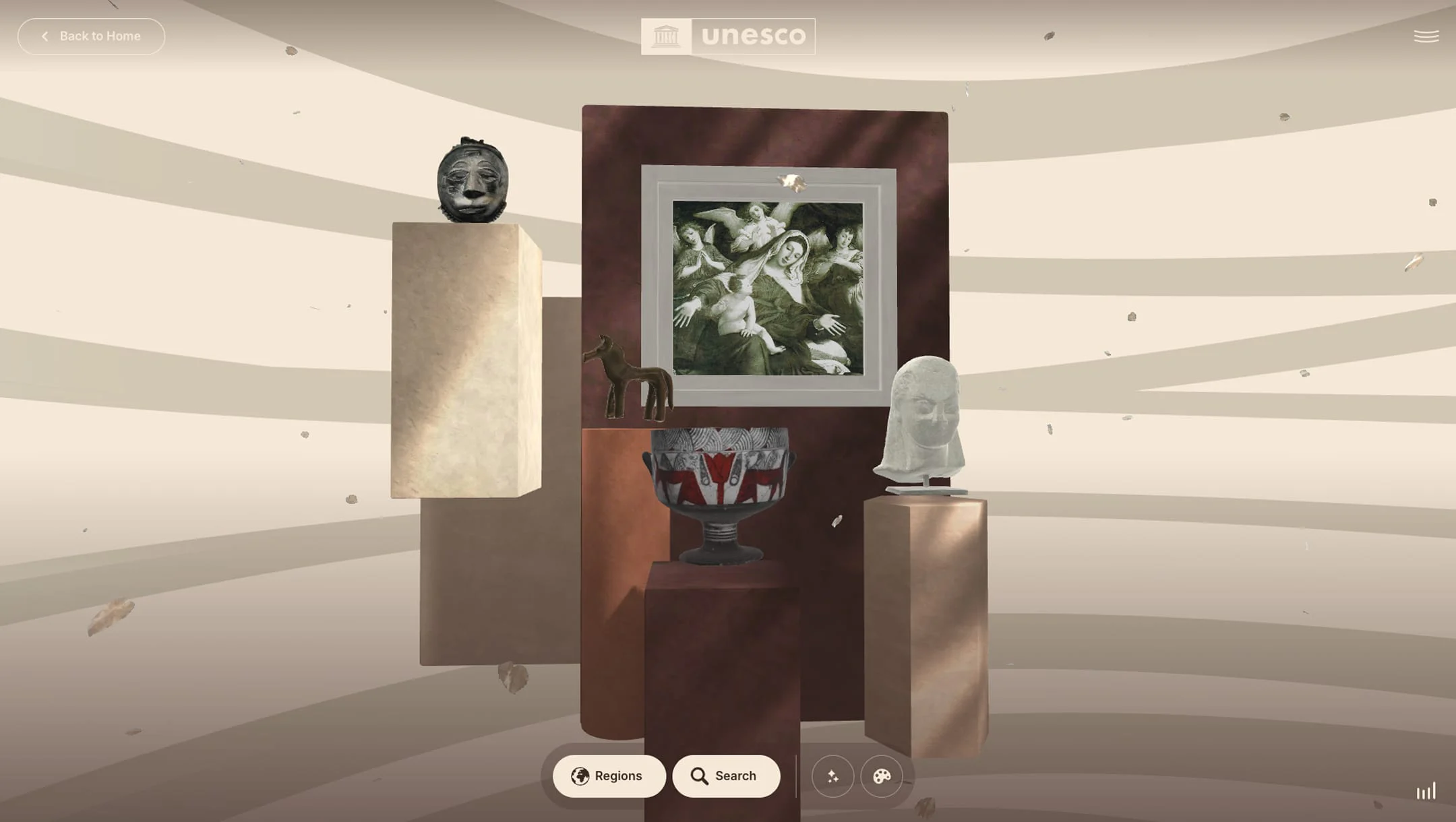The width and height of the screenshot is (1456, 822).
Task: Select the magnifying glass search icon
Action: click(700, 776)
